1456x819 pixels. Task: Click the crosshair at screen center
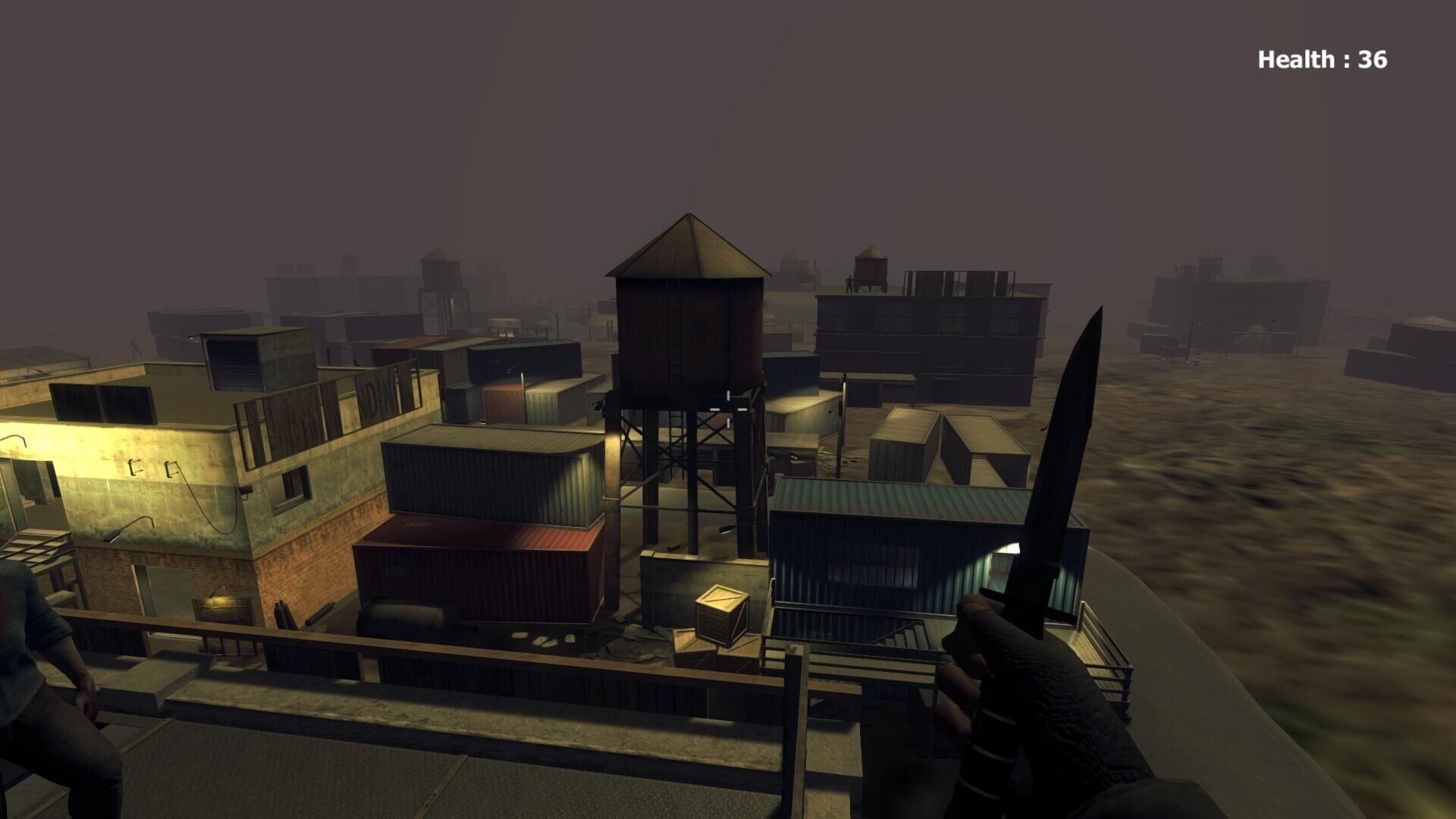pos(726,409)
